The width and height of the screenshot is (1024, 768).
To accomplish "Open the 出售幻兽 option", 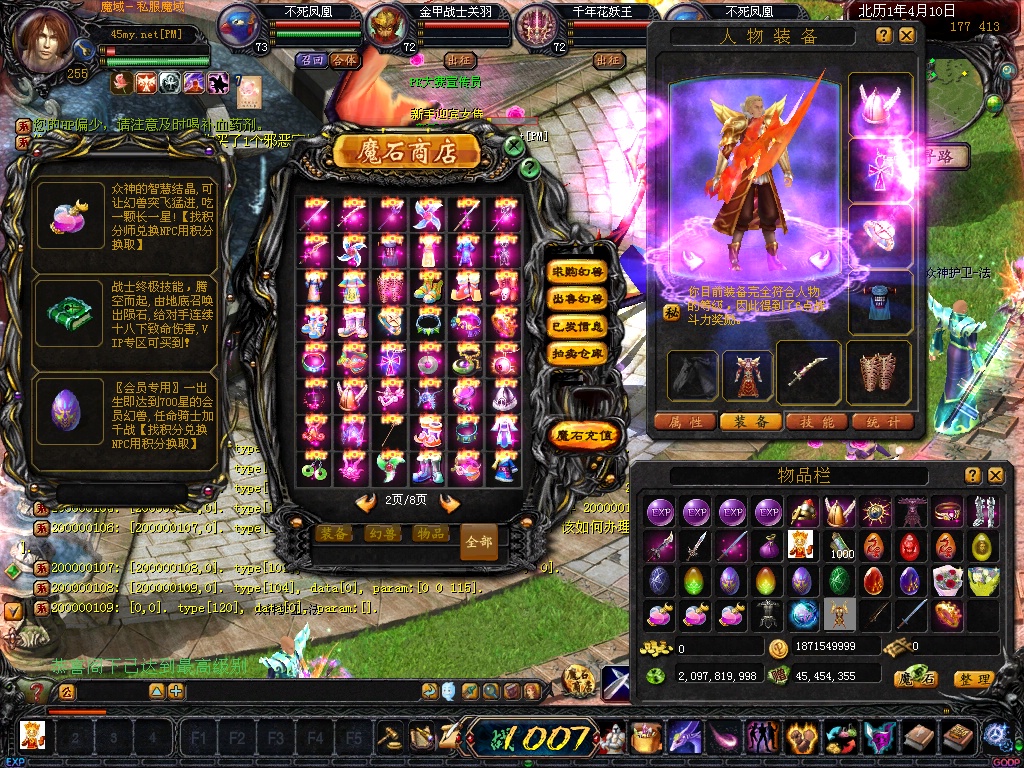I will click(578, 298).
